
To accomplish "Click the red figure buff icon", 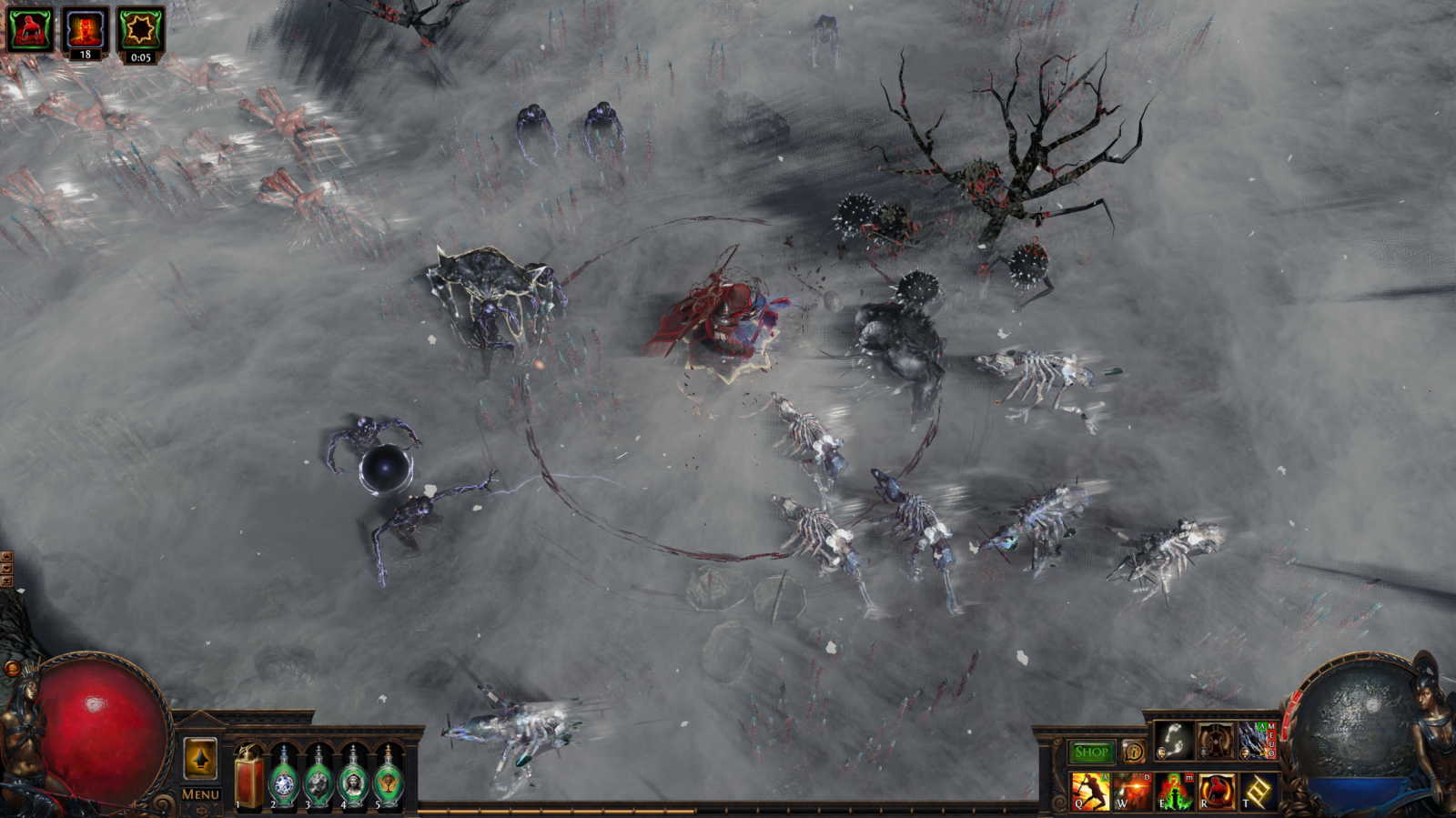I will pos(30,29).
